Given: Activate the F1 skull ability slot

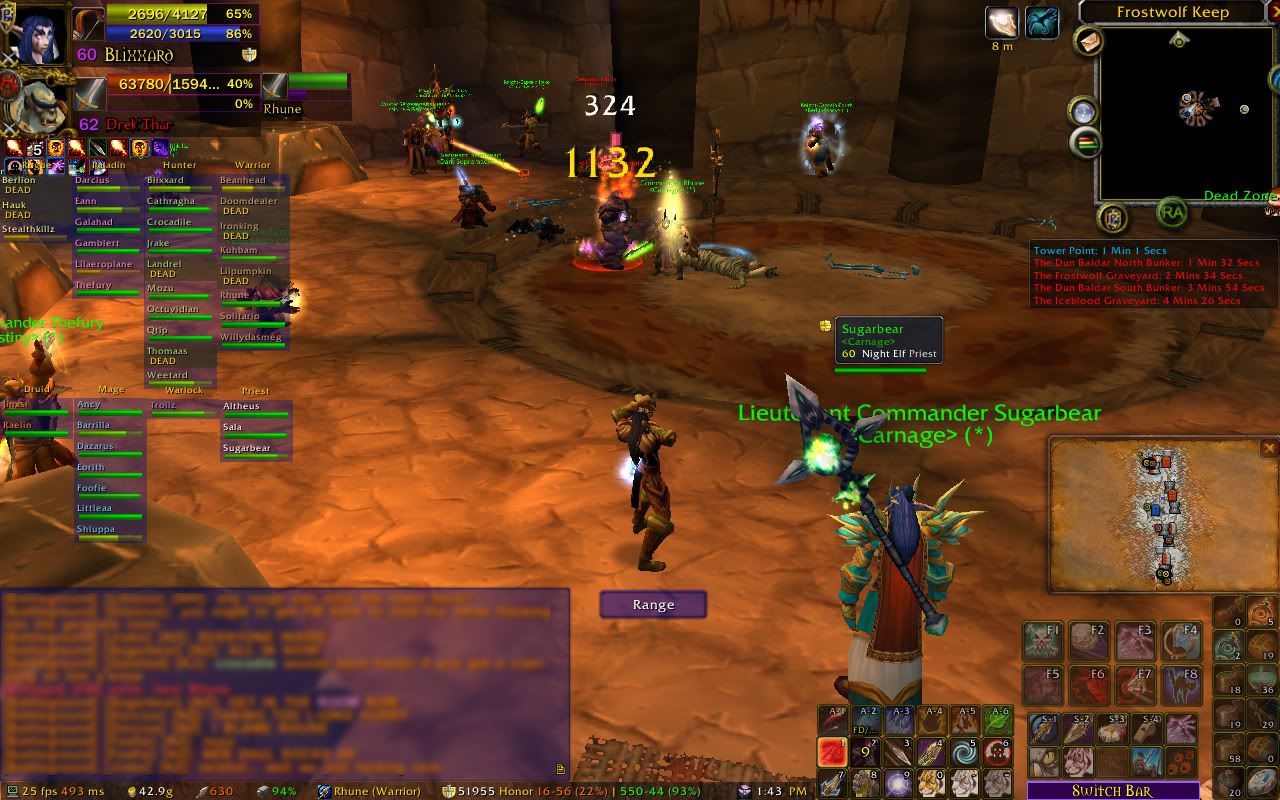Looking at the screenshot, I should pos(1042,642).
